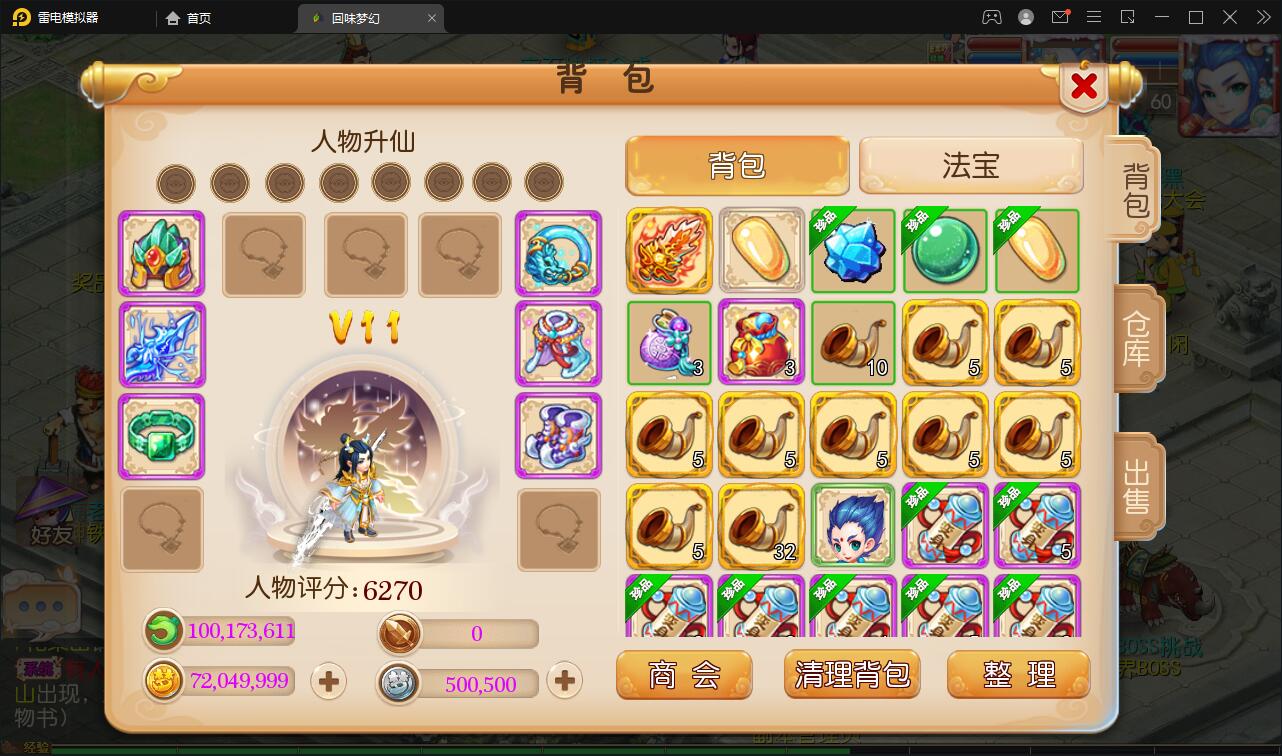Click the 变身 transformation scroll 珍品 item
The image size is (1282, 756).
point(944,525)
